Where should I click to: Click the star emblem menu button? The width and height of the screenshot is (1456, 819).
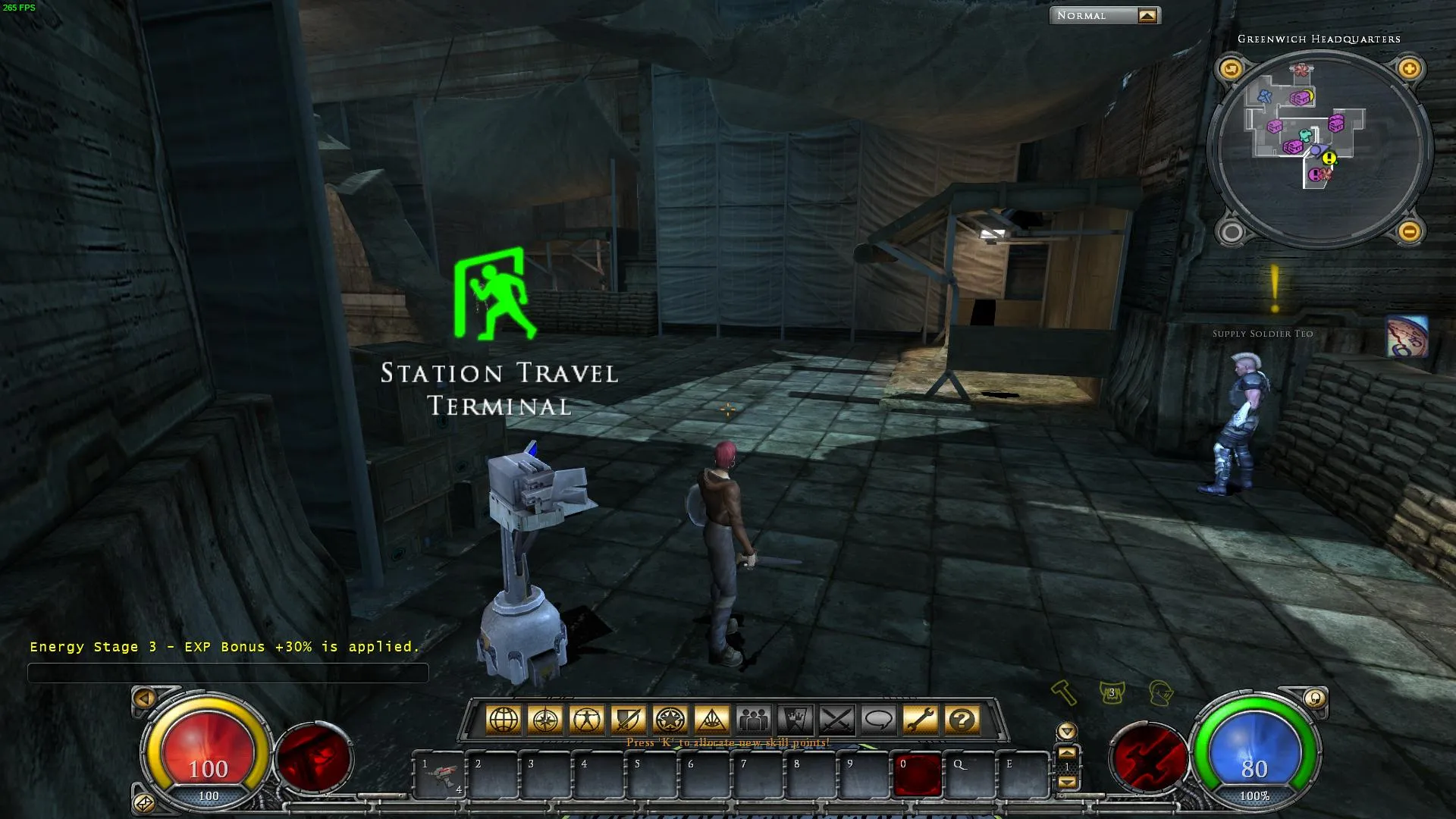pos(670,720)
